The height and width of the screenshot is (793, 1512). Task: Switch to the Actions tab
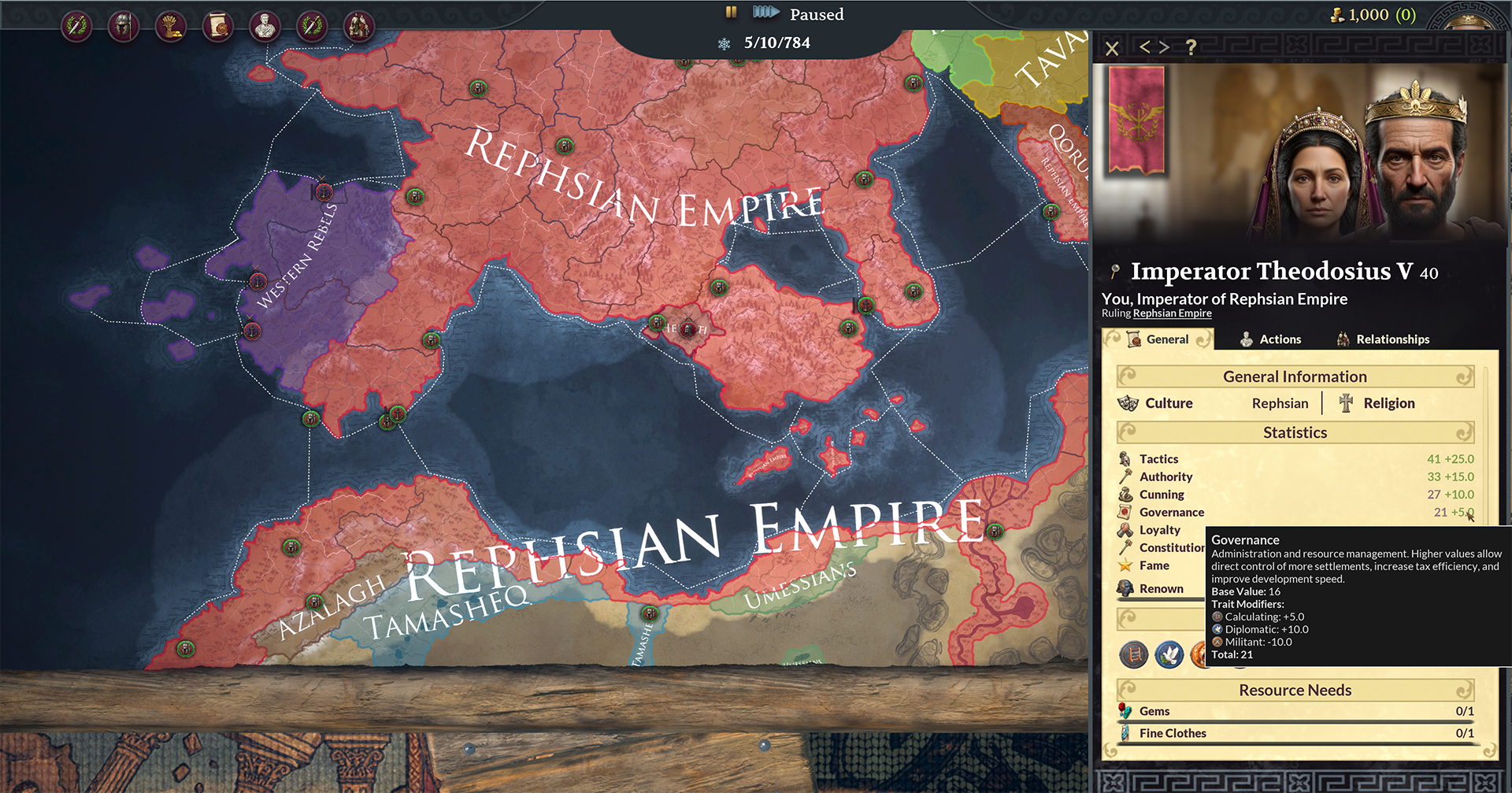pos(1270,339)
